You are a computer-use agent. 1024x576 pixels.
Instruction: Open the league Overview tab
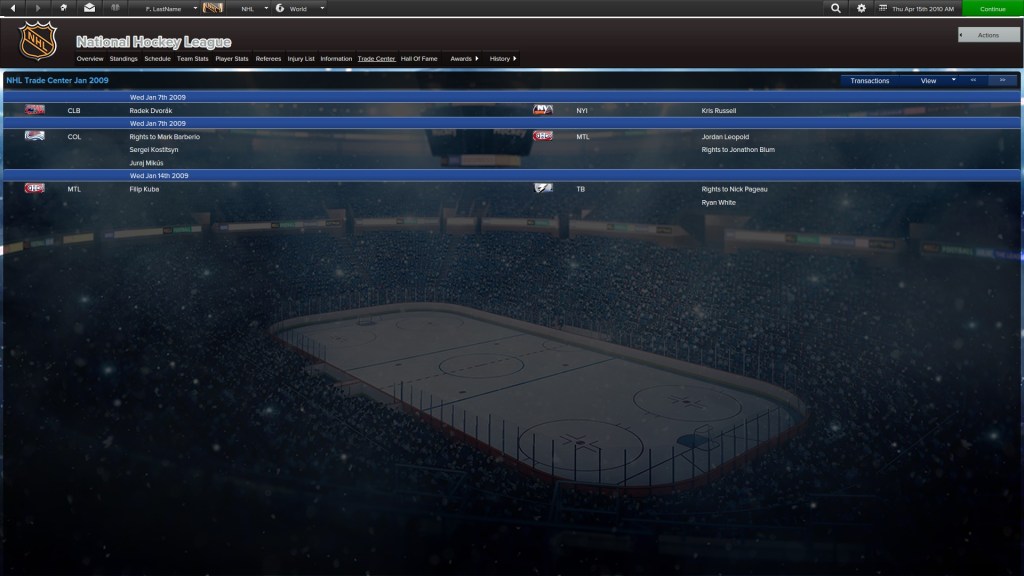coord(90,59)
